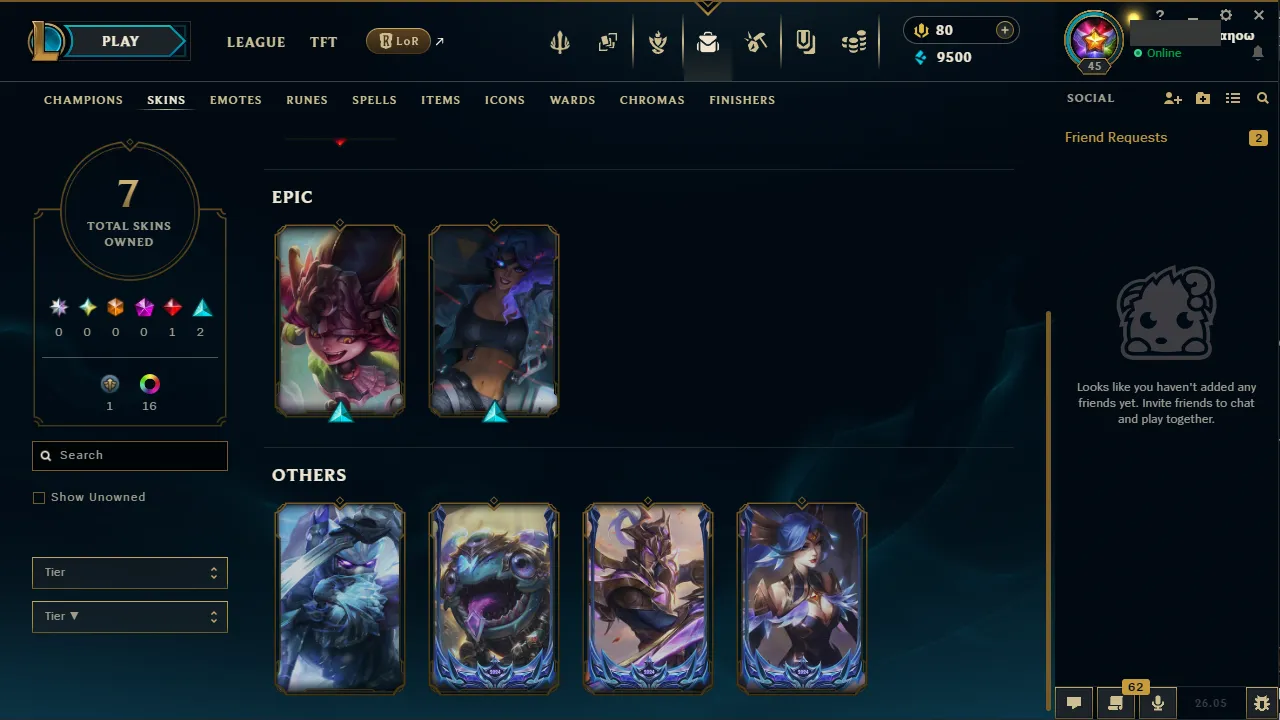Click the chroma color wheel icon

coord(149,383)
